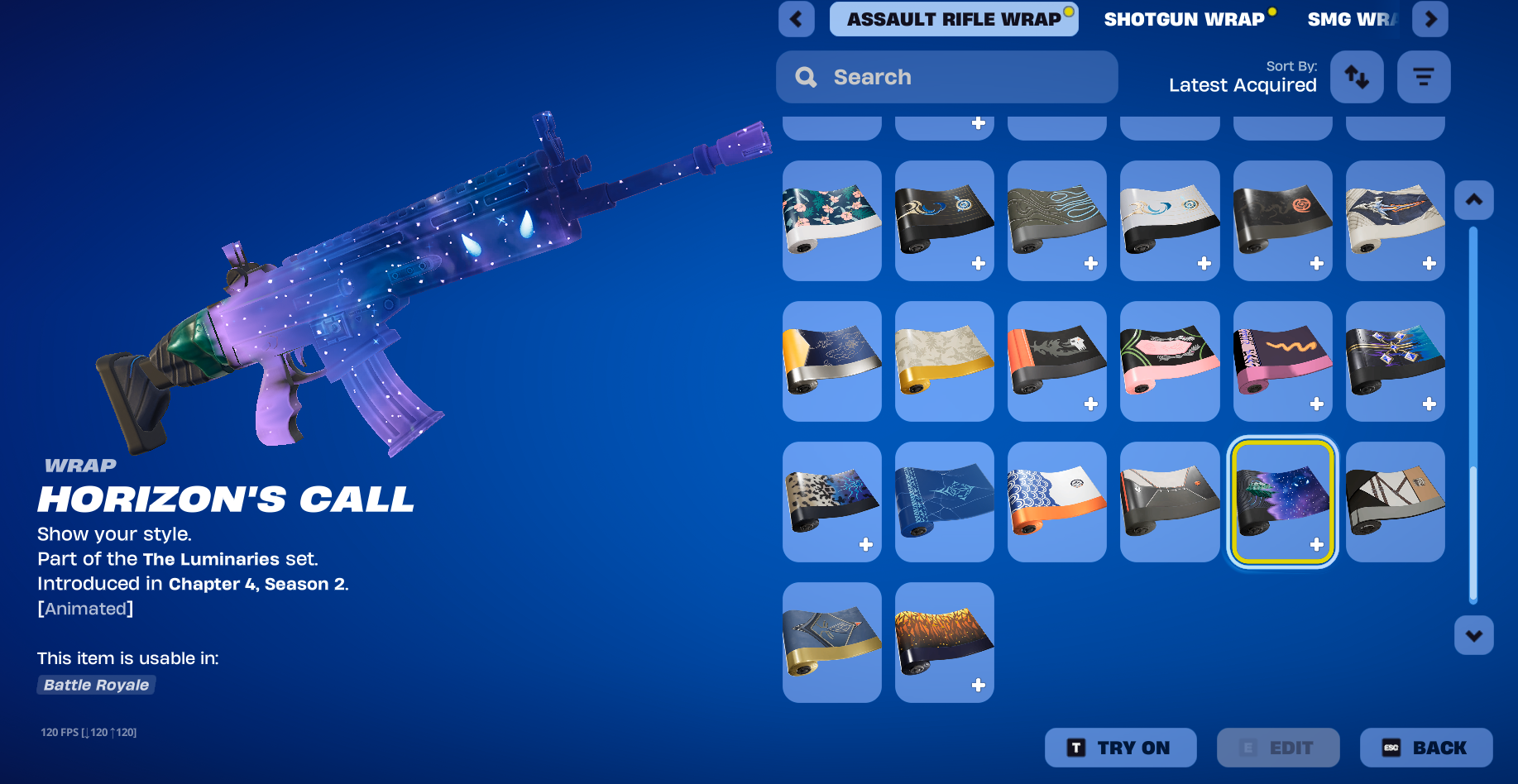Click the scroll up arrow button
This screenshot has height=784, width=1518.
coord(1473,200)
